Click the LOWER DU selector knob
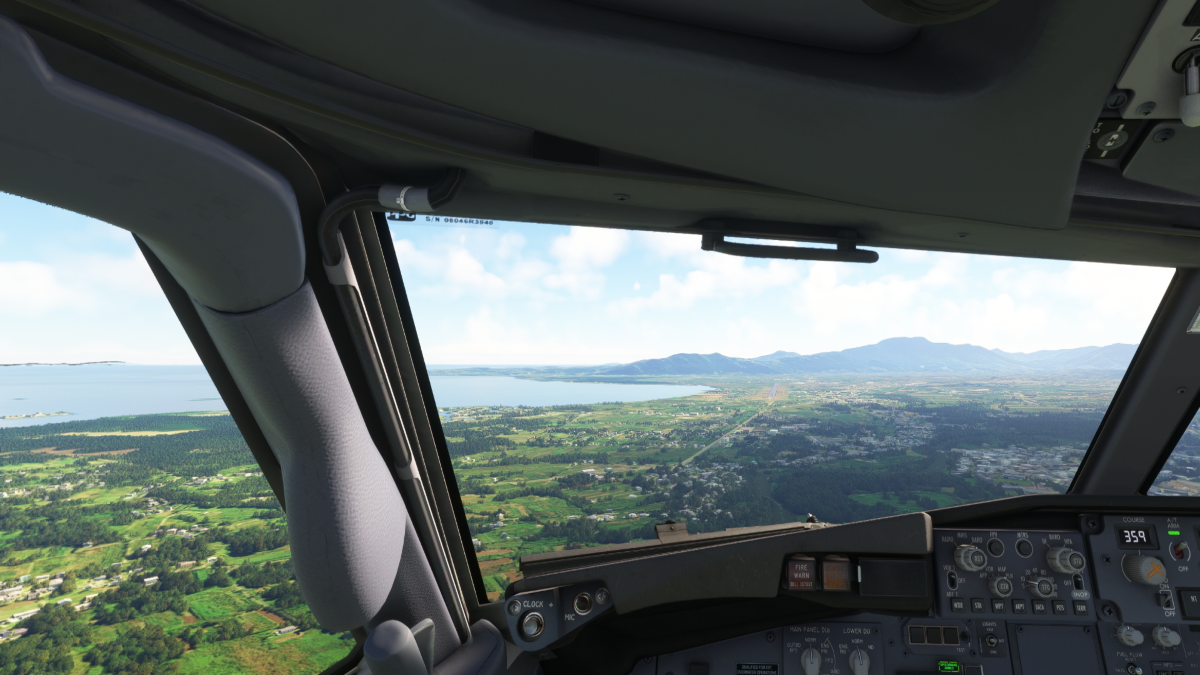Viewport: 1200px width, 675px height. tap(859, 660)
